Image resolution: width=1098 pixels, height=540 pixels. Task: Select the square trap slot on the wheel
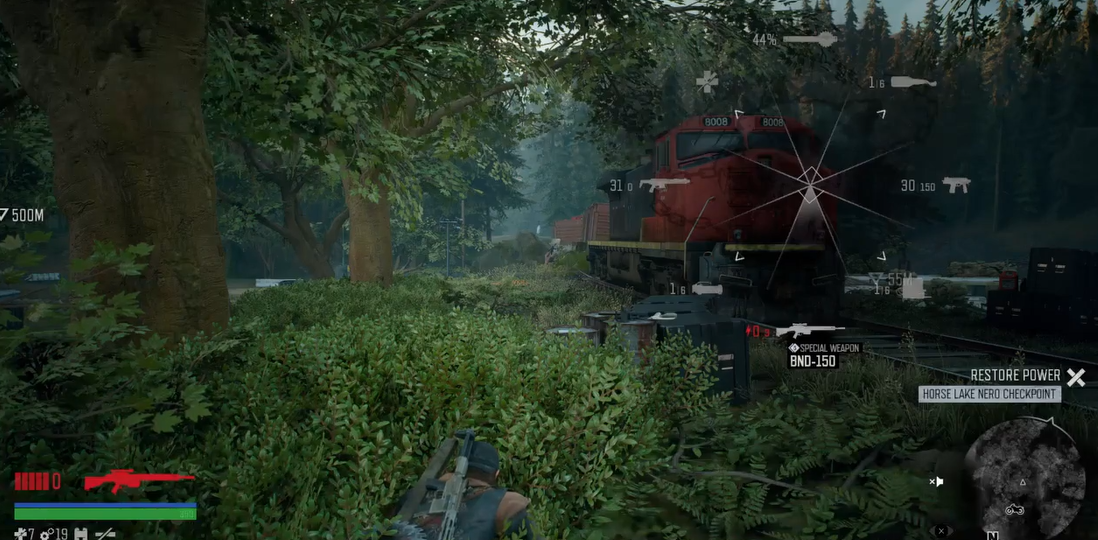coord(911,289)
